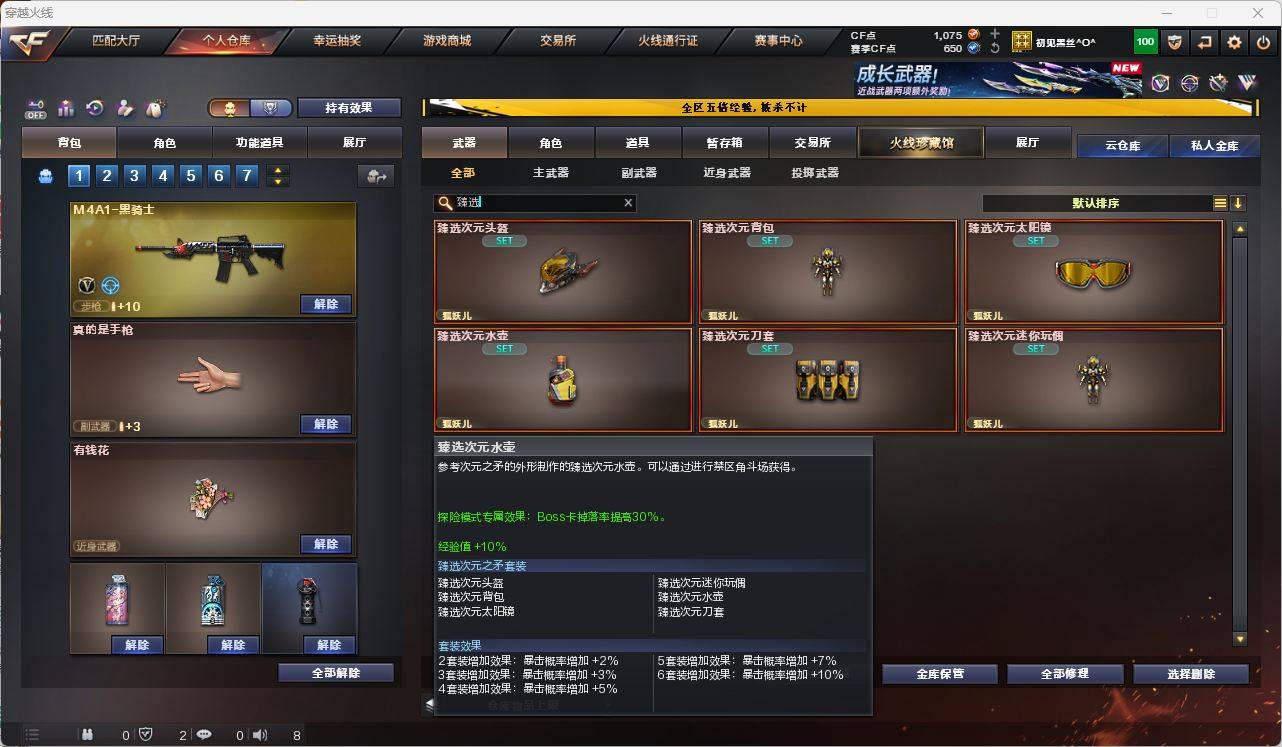
Task: Click the power exit icon in the top-right corner
Action: coord(1262,41)
